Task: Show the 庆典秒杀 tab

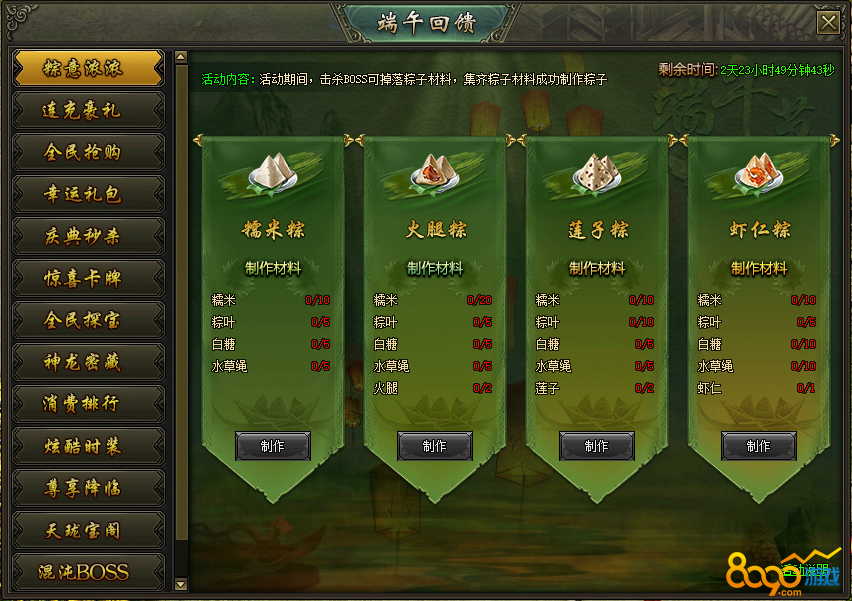Action: click(88, 236)
